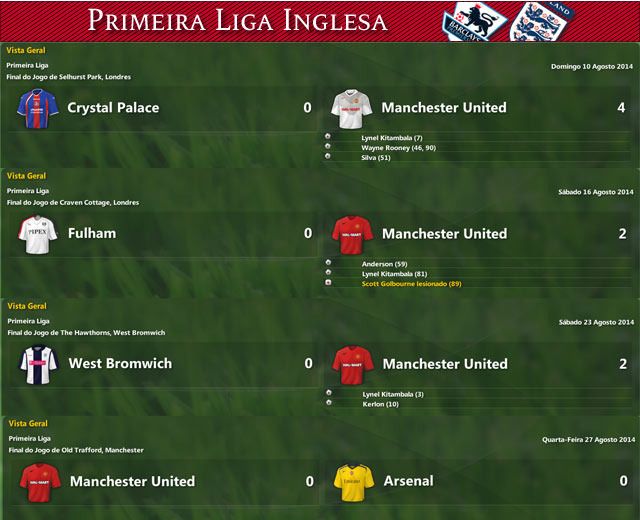Open the Crystal Palace team name
The height and width of the screenshot is (520, 640).
[x=113, y=108]
